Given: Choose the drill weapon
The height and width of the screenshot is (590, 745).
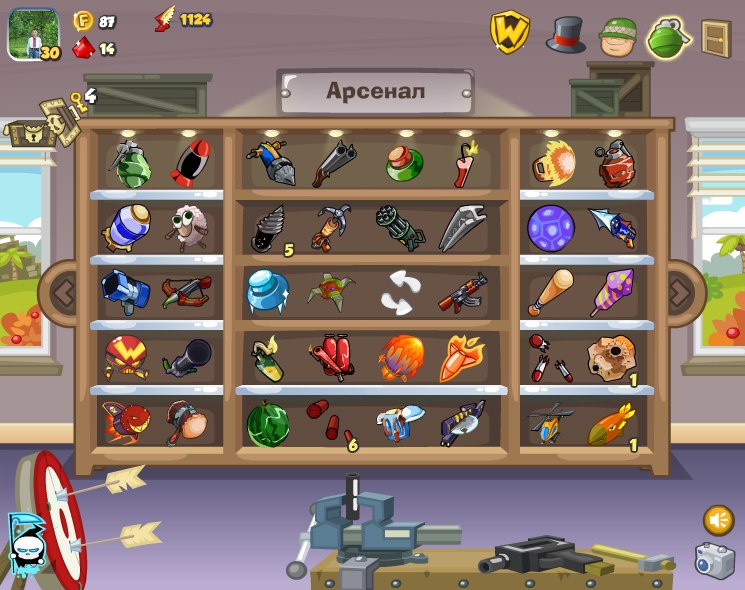Looking at the screenshot, I should [x=270, y=229].
